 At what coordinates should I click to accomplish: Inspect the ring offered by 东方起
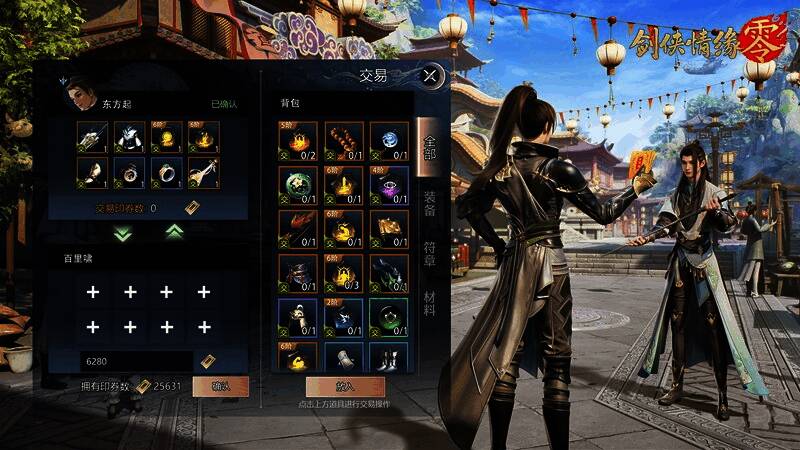166,173
